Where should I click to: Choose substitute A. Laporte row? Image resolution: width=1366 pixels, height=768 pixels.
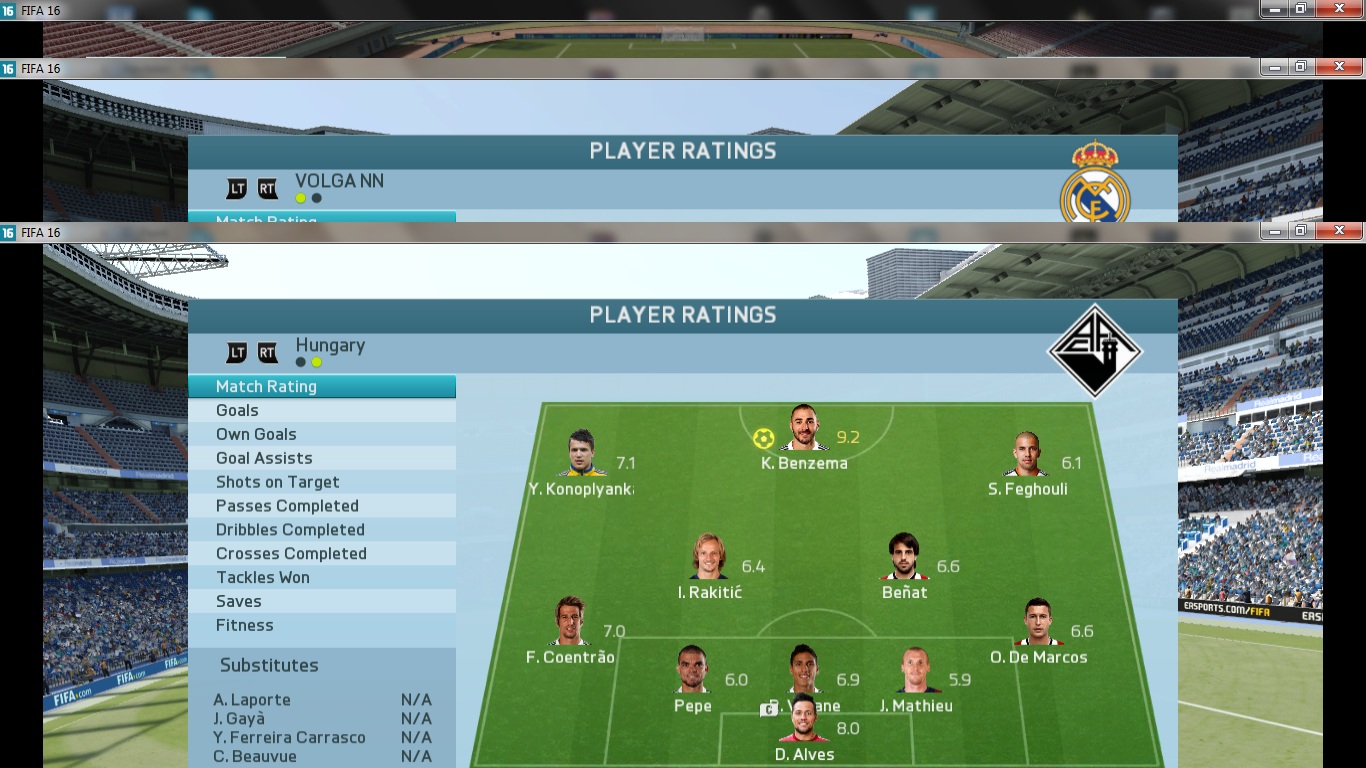[321, 700]
